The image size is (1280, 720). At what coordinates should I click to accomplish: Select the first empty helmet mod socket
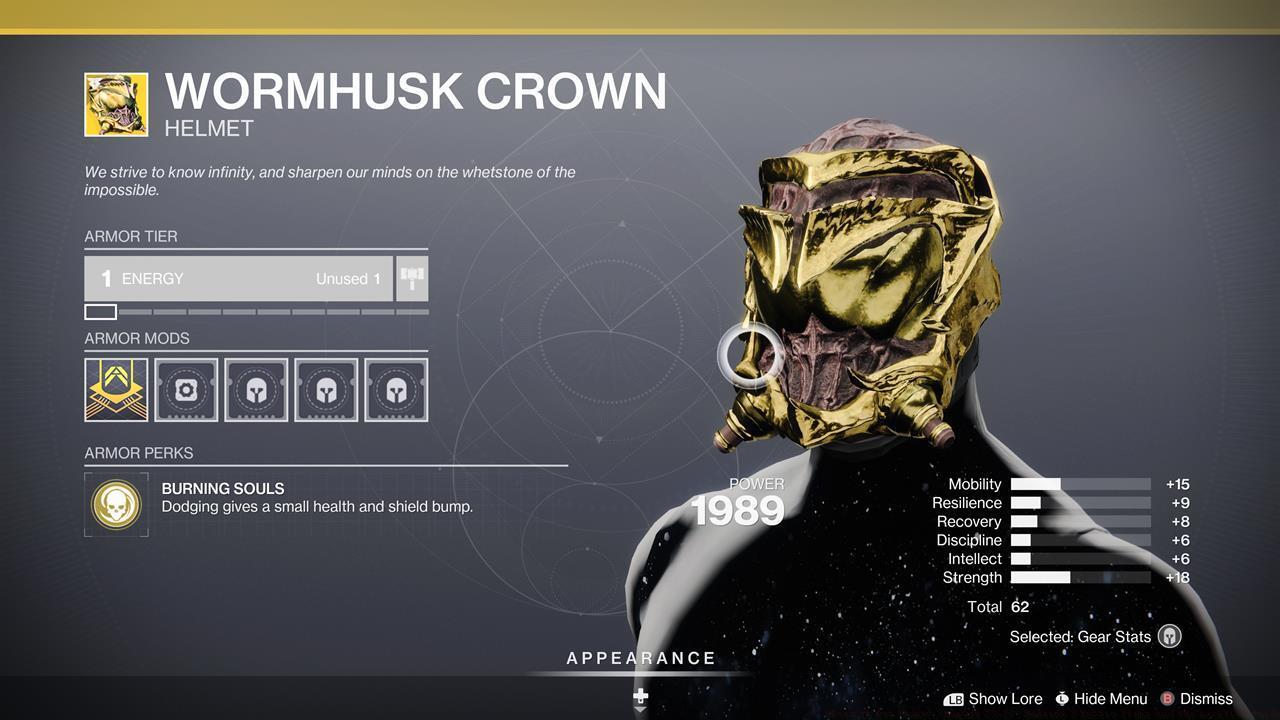pyautogui.click(x=256, y=388)
